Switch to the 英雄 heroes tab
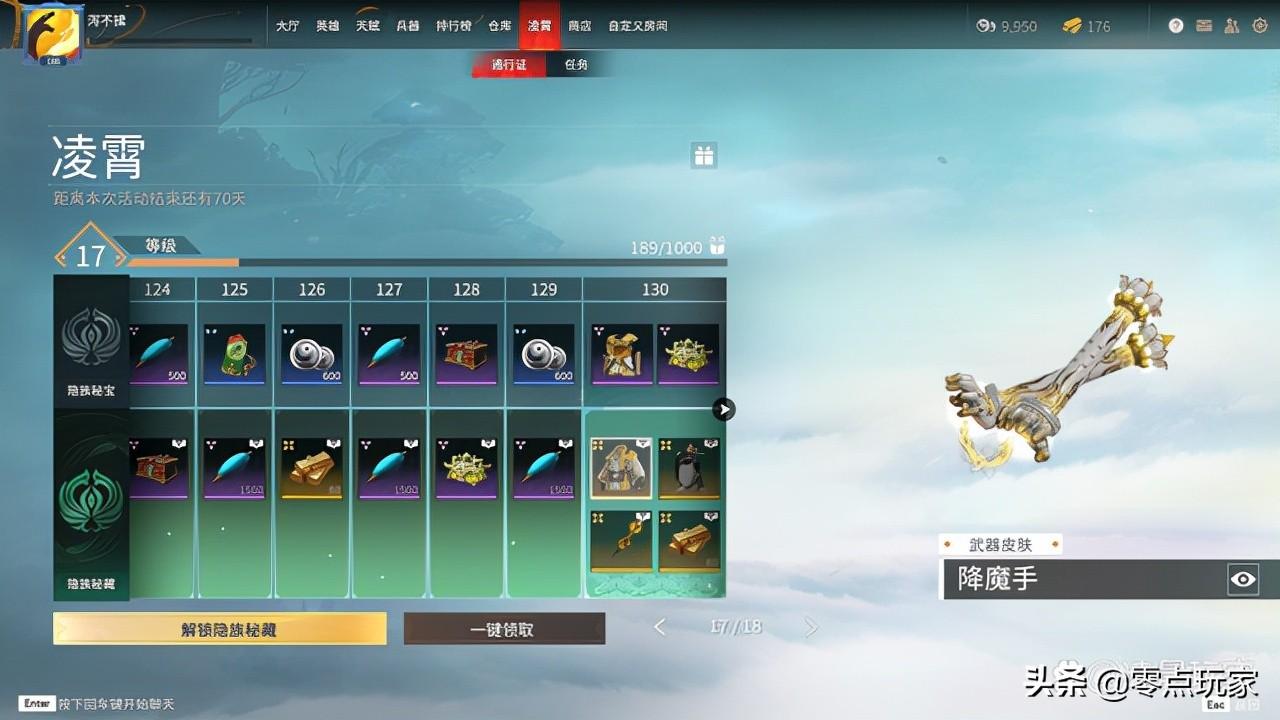 328,26
